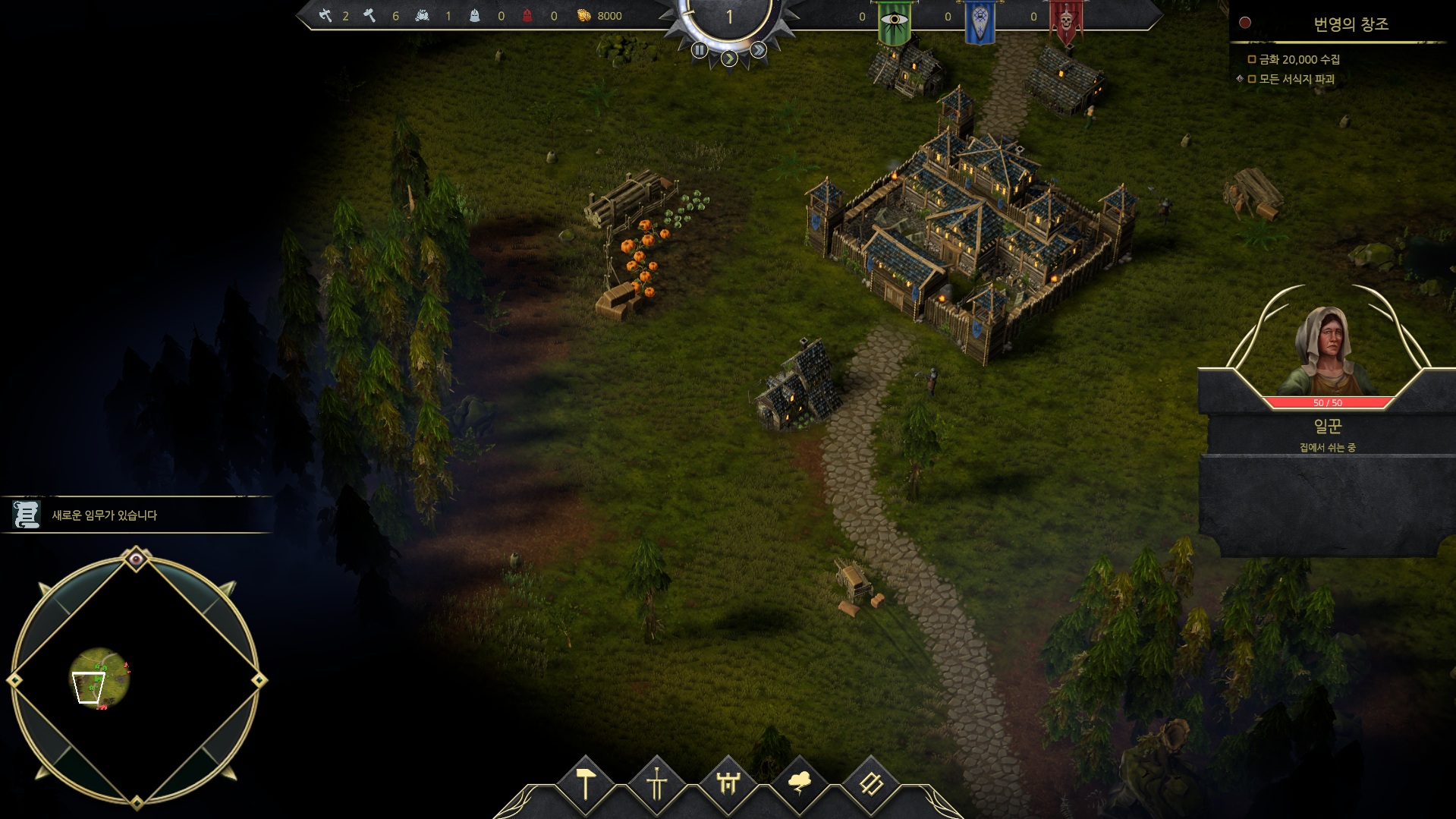
Task: Click the diamond-shaped rune icon in bottom bar
Action: [871, 783]
